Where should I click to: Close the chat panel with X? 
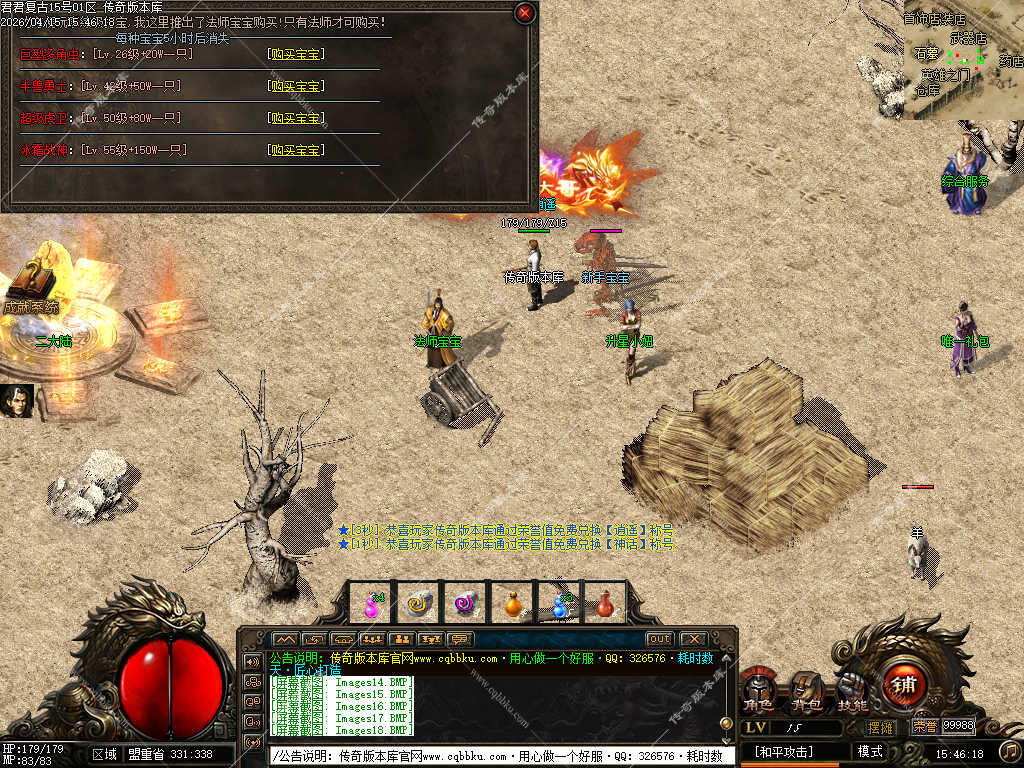pos(692,639)
